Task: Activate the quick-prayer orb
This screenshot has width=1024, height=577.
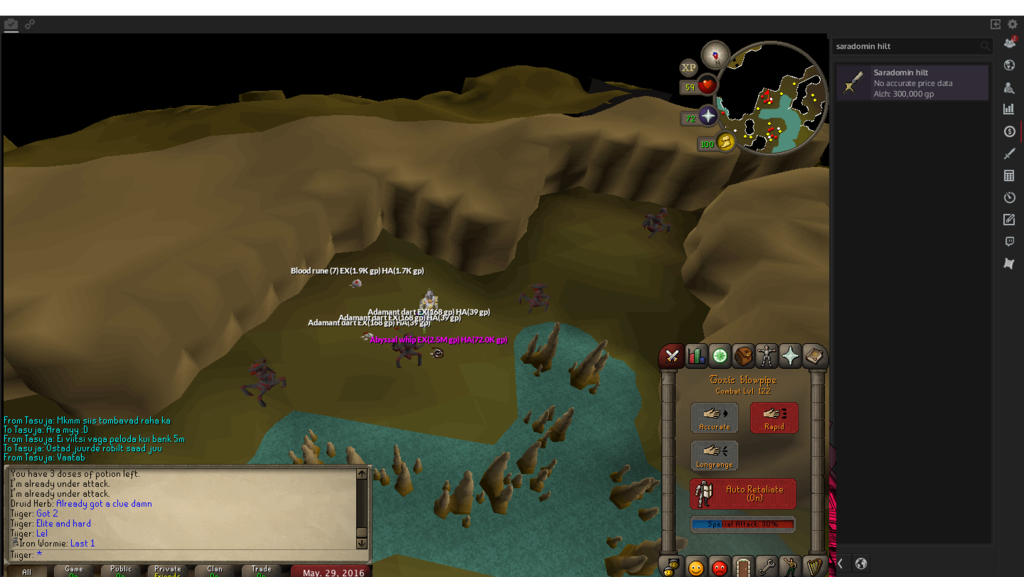Action: pos(708,117)
